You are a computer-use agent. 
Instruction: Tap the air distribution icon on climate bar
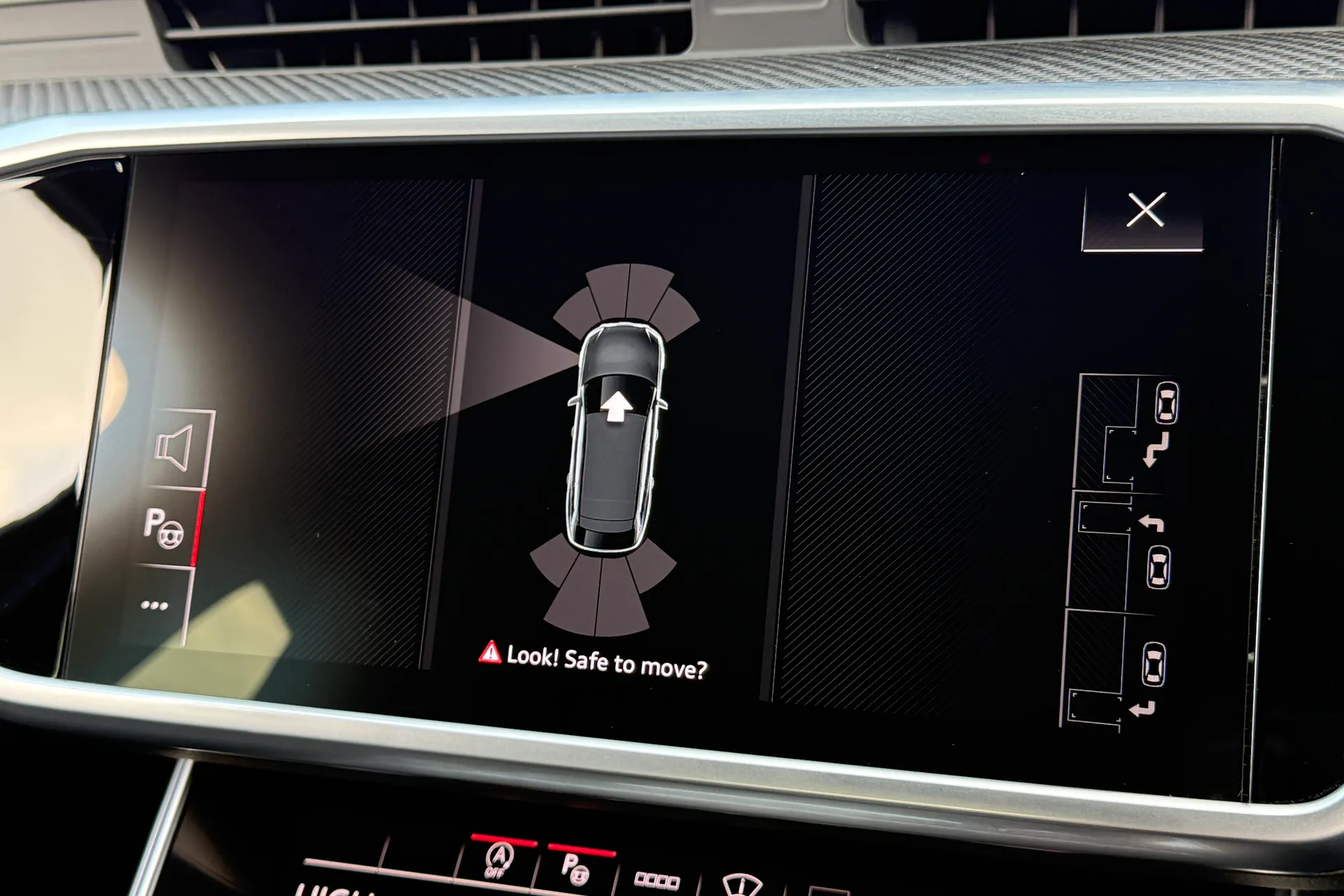pyautogui.click(x=656, y=881)
